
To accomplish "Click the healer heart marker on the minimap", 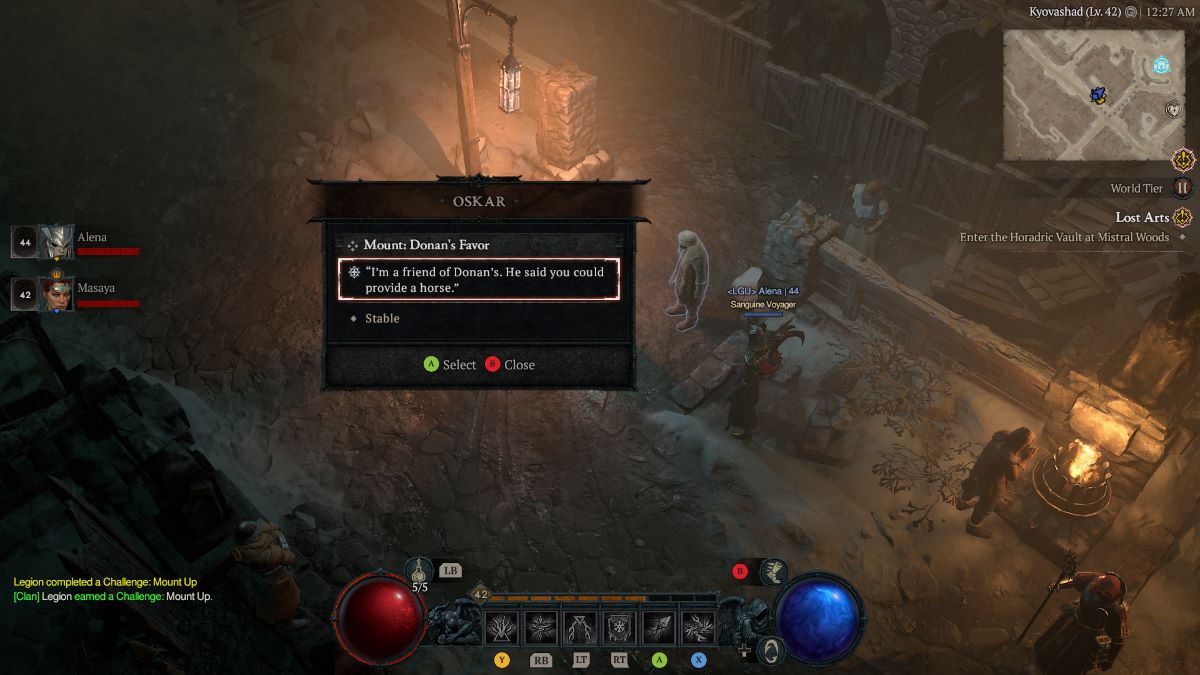I will pyautogui.click(x=1174, y=110).
